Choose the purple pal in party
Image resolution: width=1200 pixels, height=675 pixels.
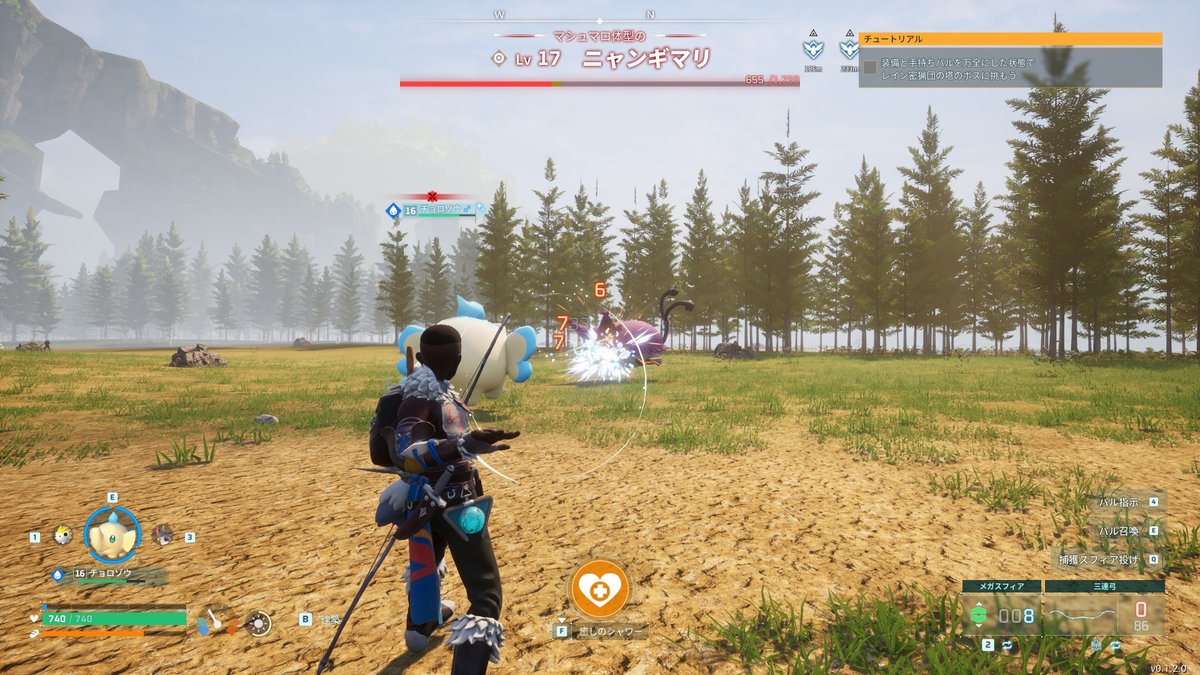[x=162, y=535]
